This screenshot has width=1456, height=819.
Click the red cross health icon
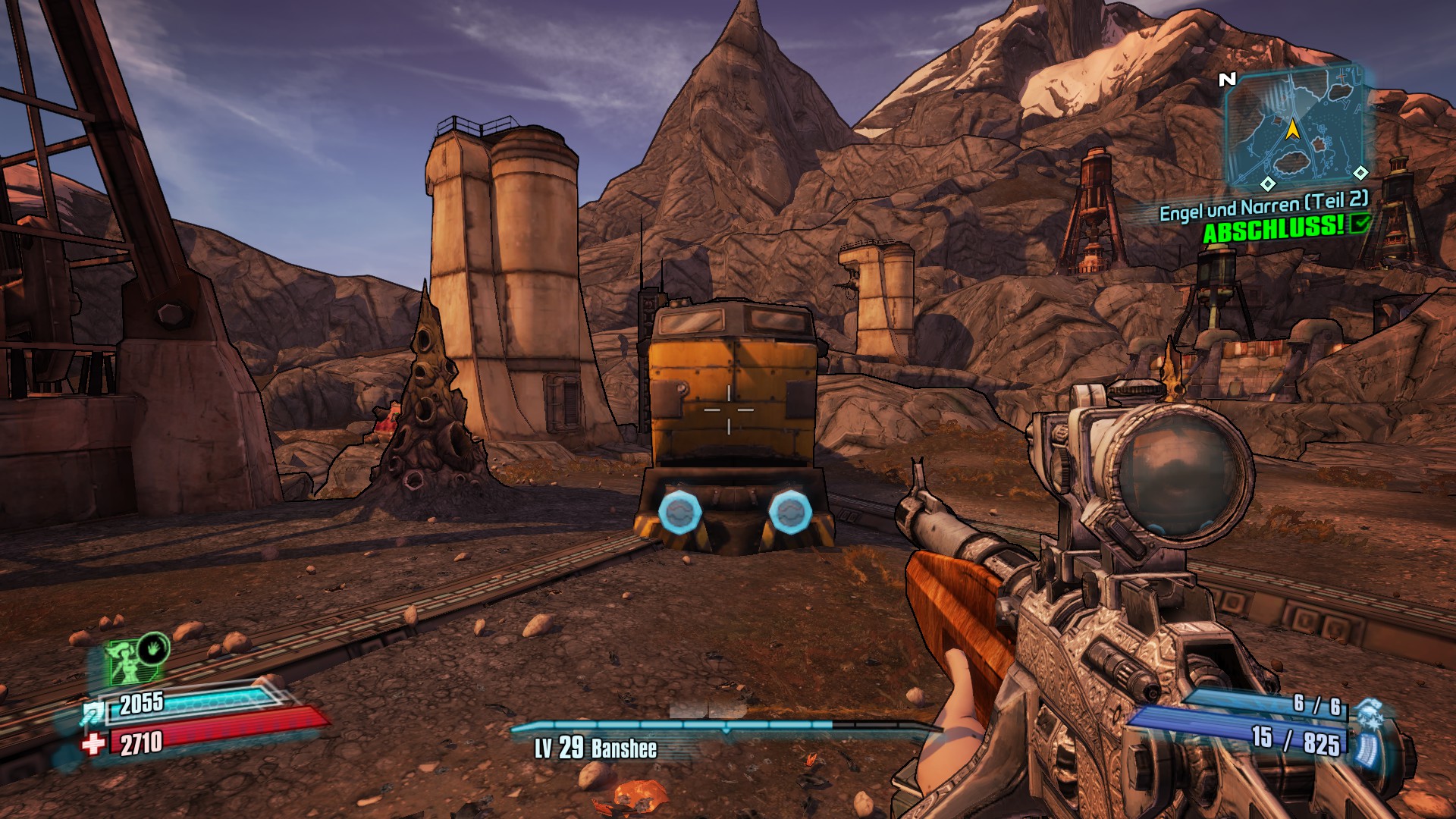93,744
